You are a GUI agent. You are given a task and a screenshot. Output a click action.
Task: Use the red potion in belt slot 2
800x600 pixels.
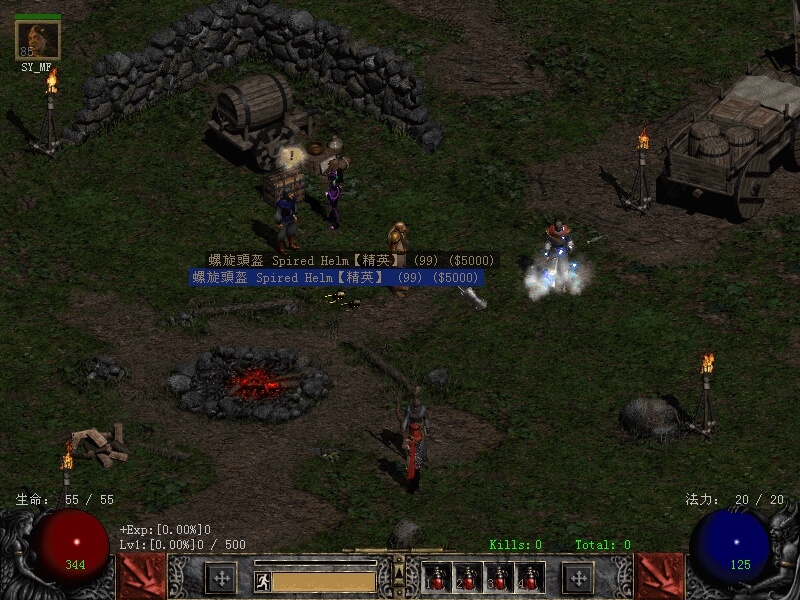[x=468, y=579]
